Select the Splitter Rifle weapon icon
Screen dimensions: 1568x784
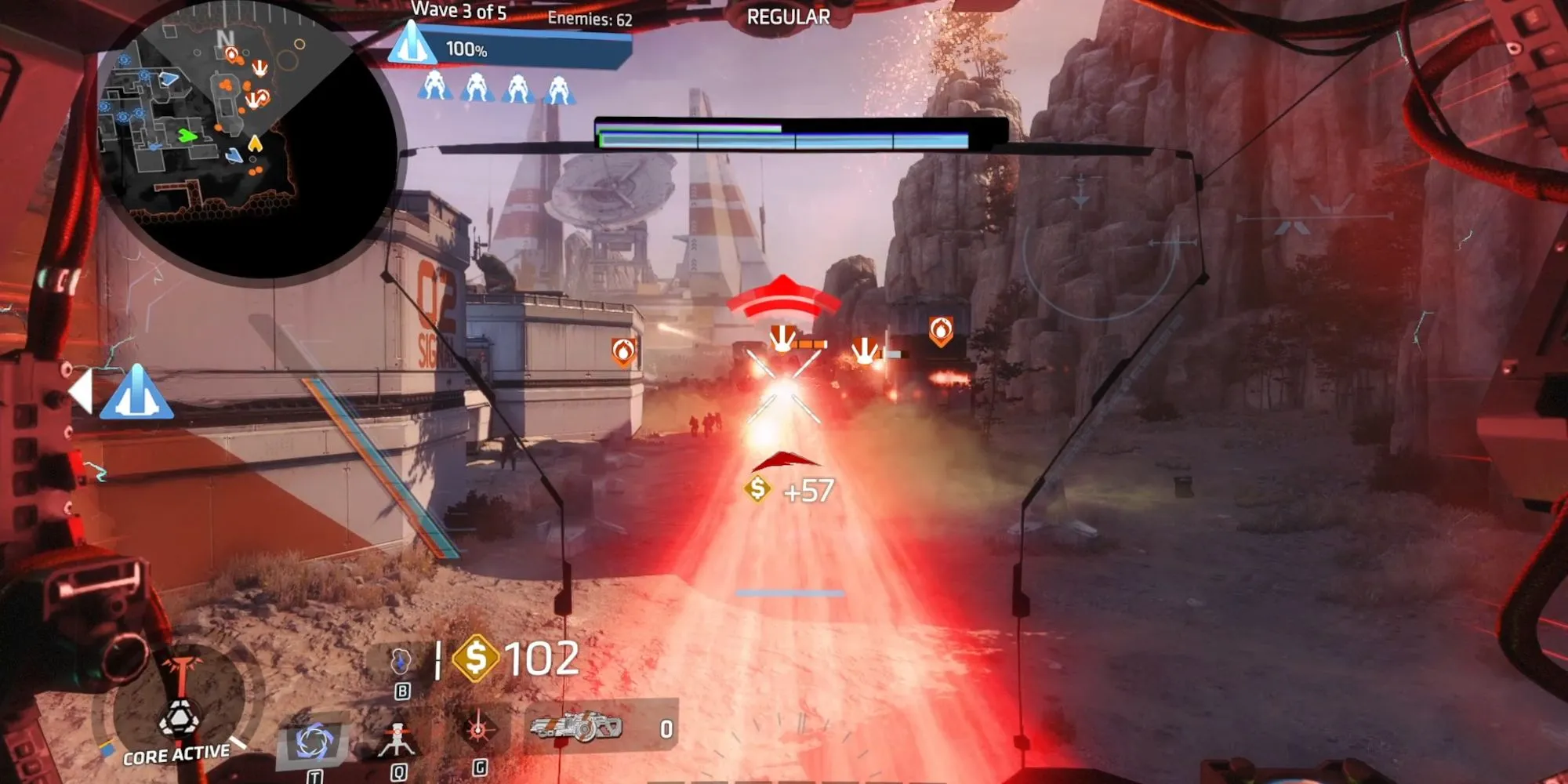tap(577, 728)
